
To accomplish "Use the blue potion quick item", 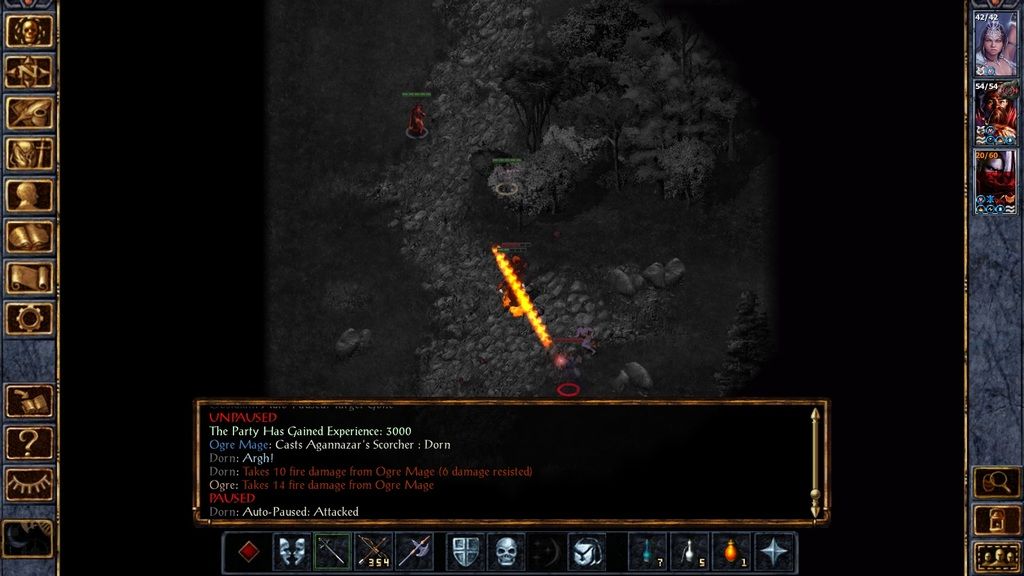I will [x=648, y=552].
